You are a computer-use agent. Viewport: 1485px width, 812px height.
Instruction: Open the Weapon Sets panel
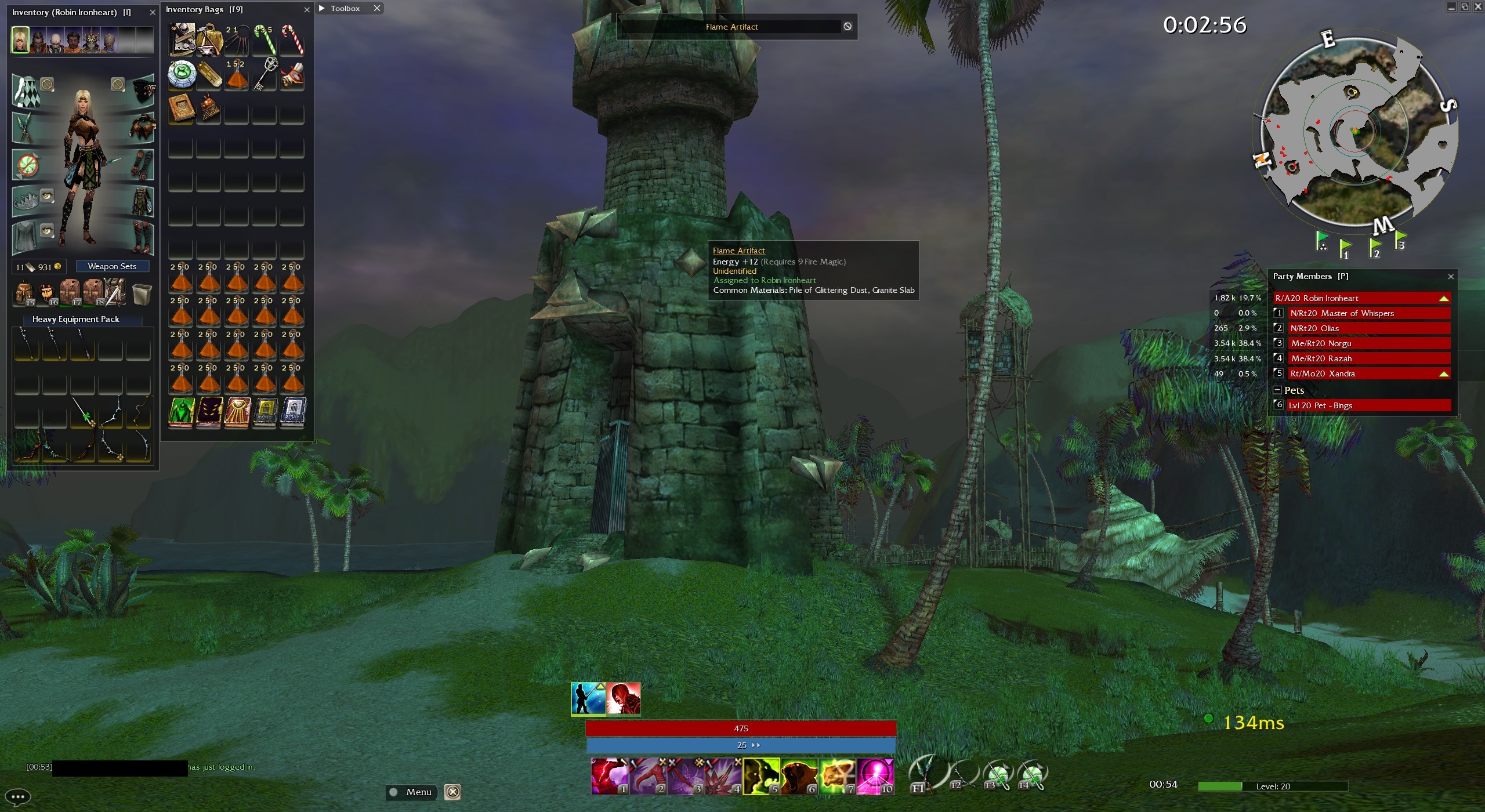pyautogui.click(x=112, y=266)
